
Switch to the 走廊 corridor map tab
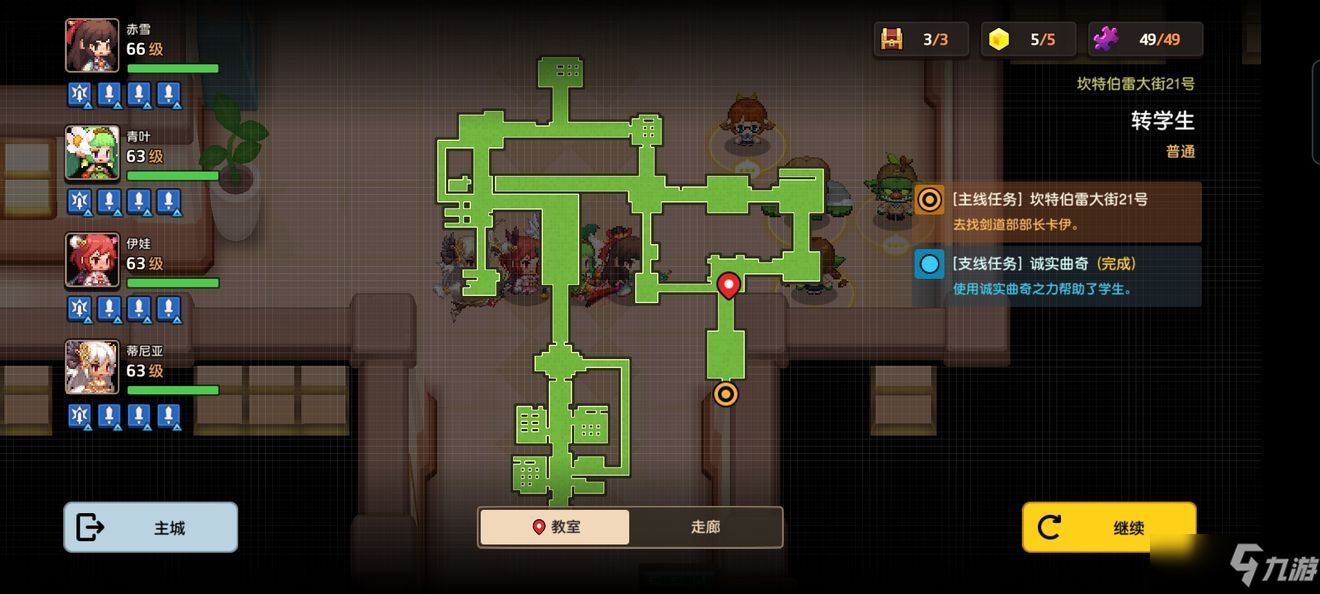tap(705, 527)
